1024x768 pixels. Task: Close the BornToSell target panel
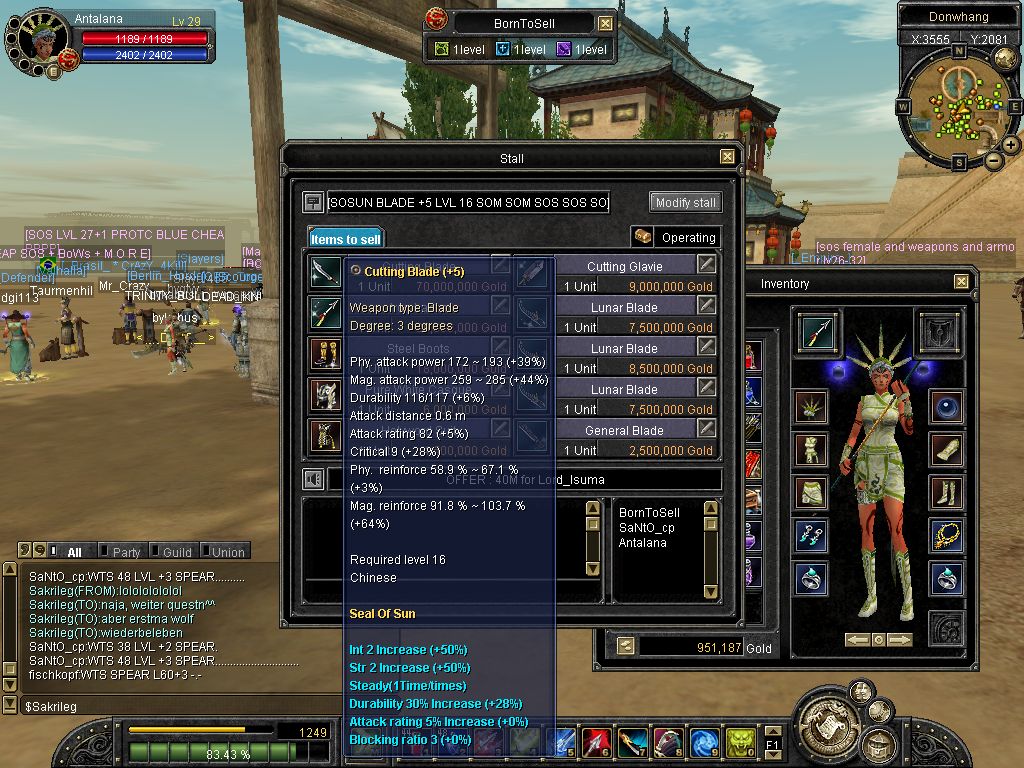[606, 23]
